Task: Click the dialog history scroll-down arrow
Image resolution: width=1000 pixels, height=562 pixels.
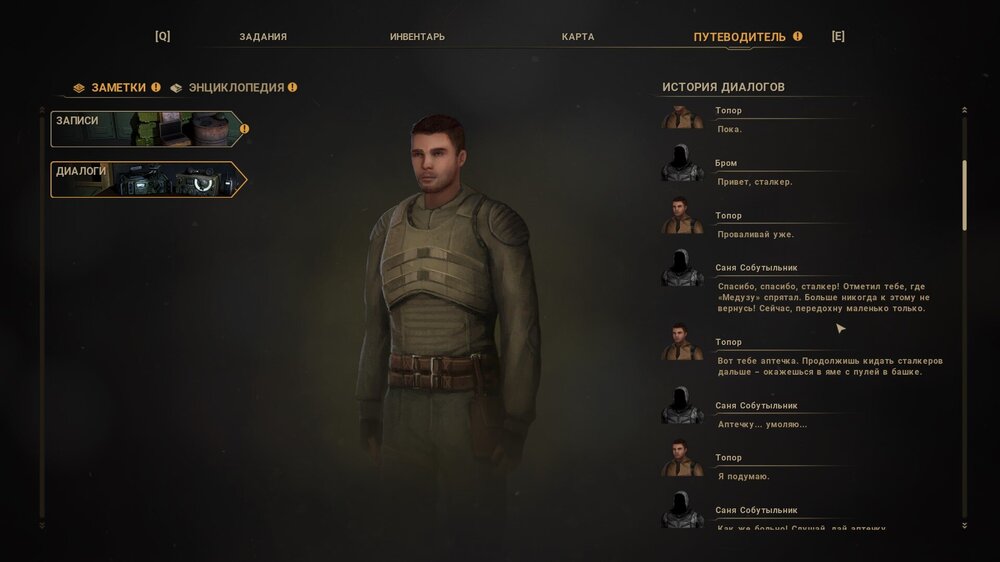Action: pyautogui.click(x=964, y=525)
